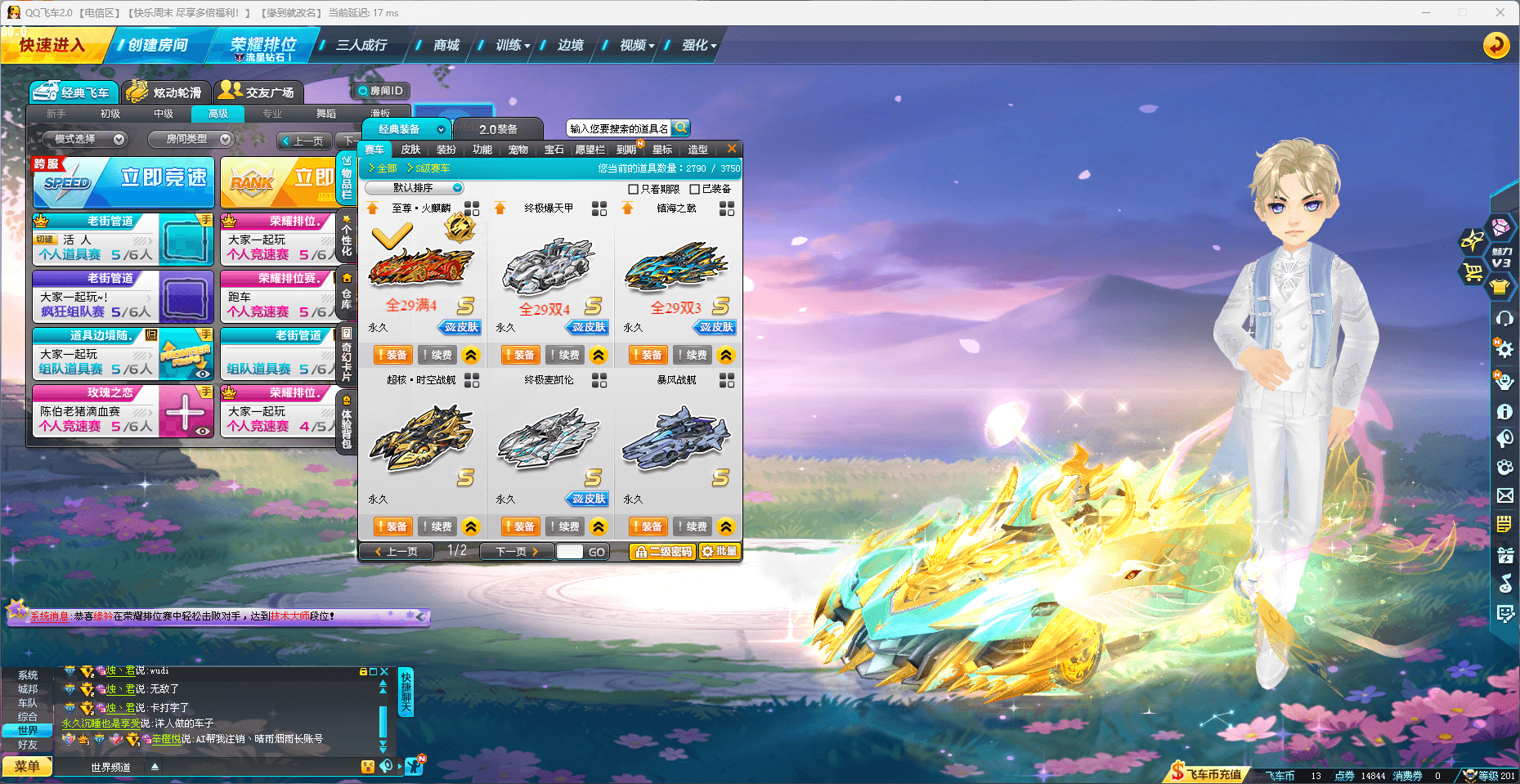Open the 快速进入 quick join button
Viewport: 1520px width, 784px height.
coord(52,45)
